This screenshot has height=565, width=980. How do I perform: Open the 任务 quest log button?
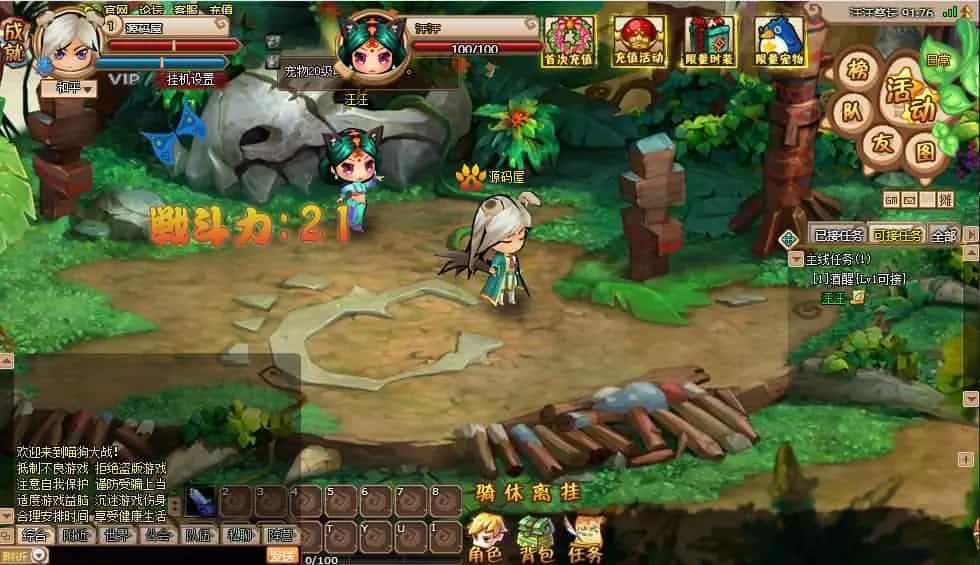pos(585,537)
